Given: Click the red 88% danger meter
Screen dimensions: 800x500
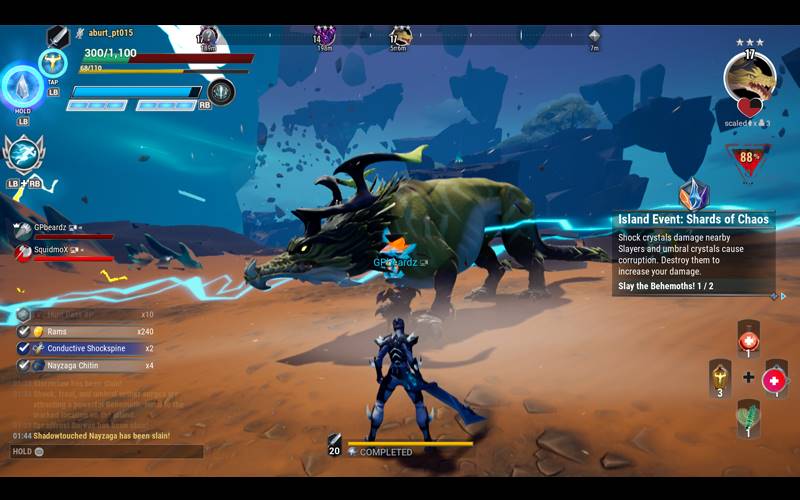Looking at the screenshot, I should [748, 158].
